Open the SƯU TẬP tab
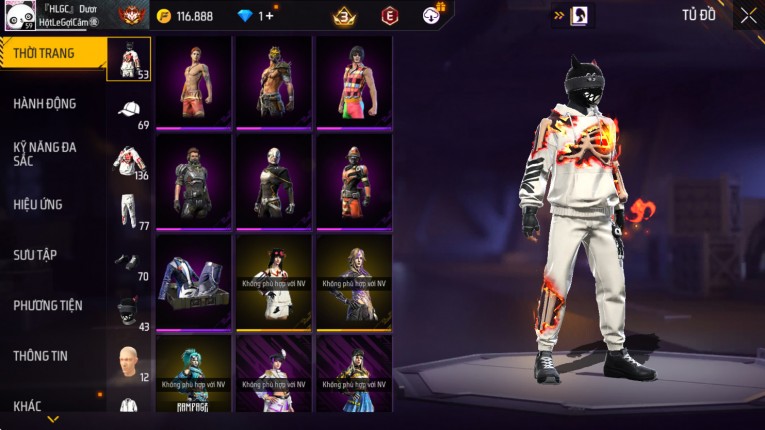This screenshot has width=765, height=430. [35, 255]
